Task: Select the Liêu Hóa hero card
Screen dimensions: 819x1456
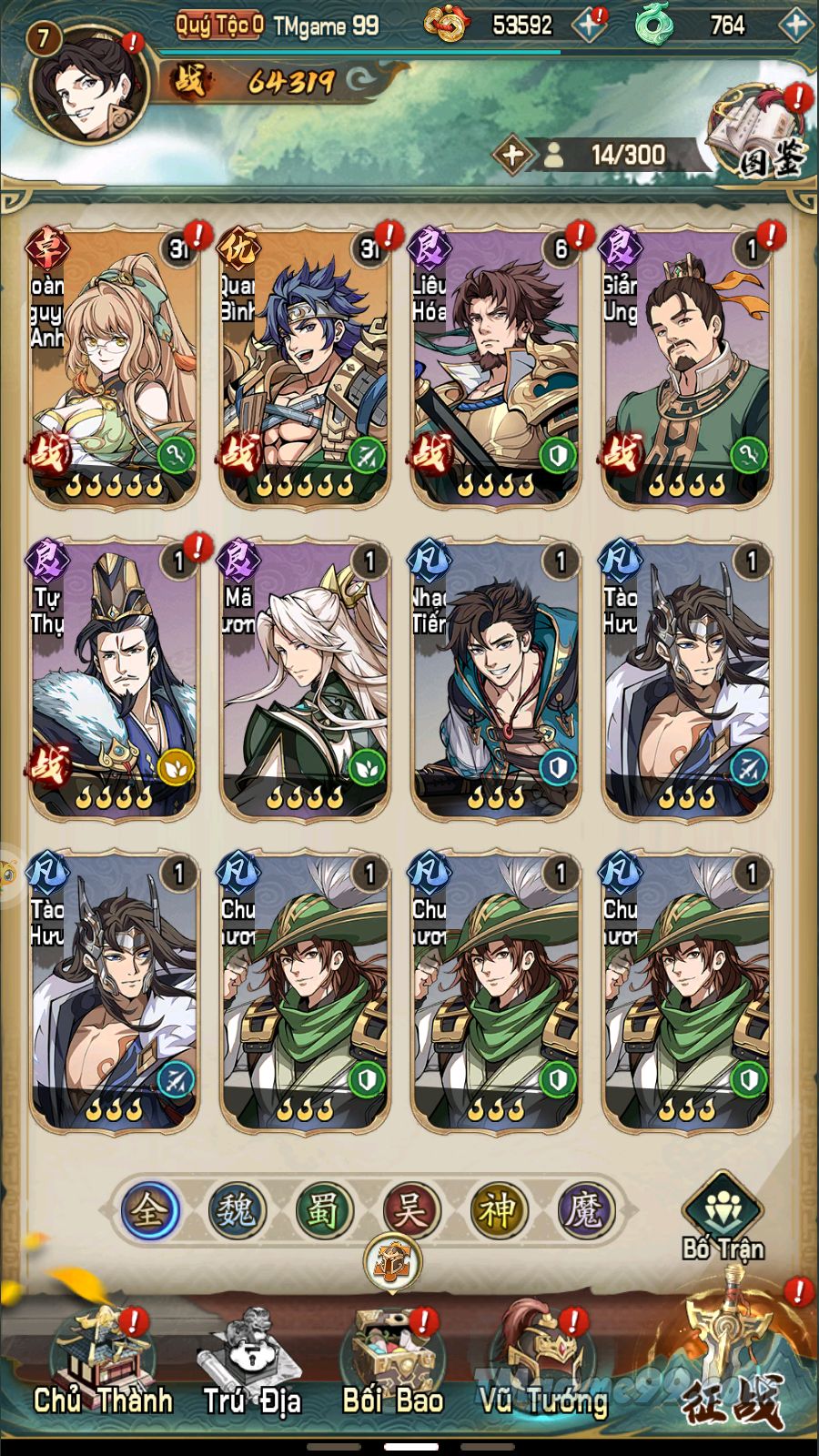Action: [x=496, y=366]
